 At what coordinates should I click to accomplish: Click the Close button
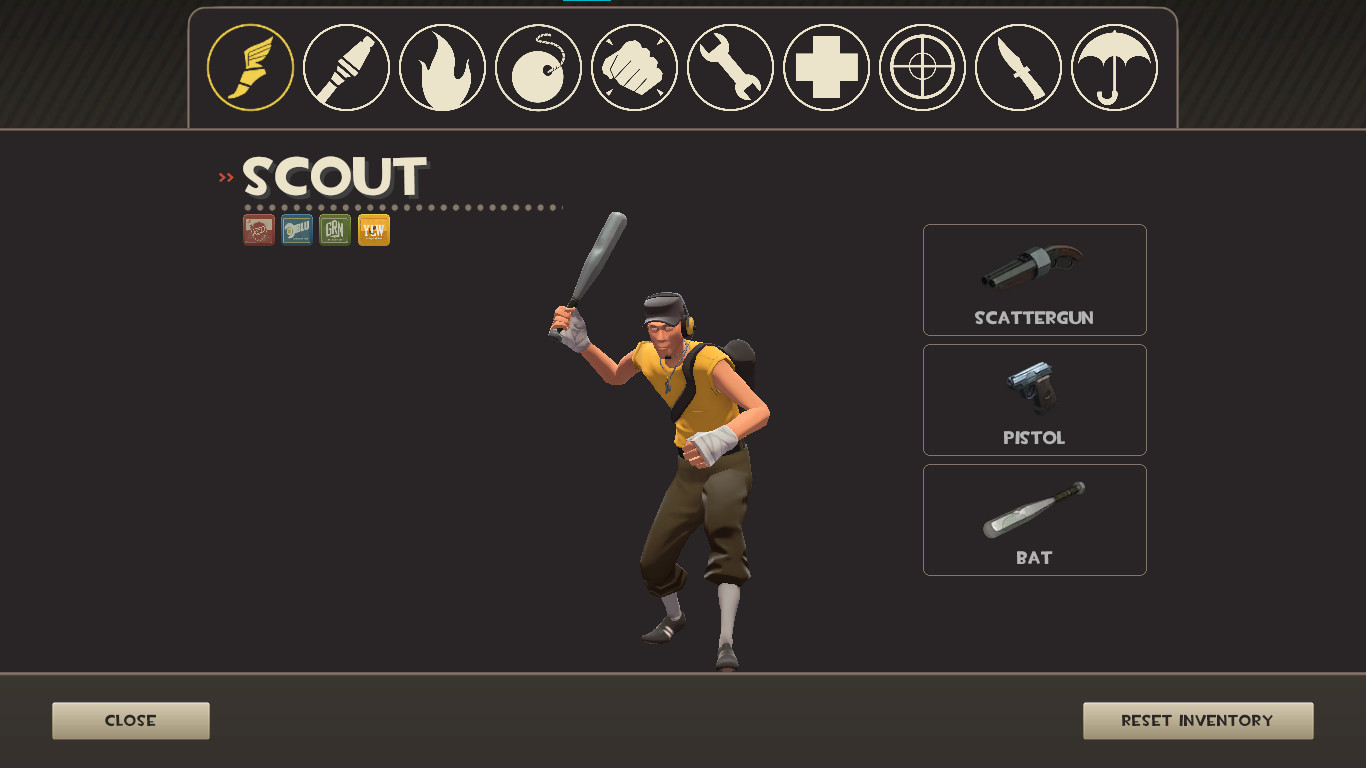point(130,720)
